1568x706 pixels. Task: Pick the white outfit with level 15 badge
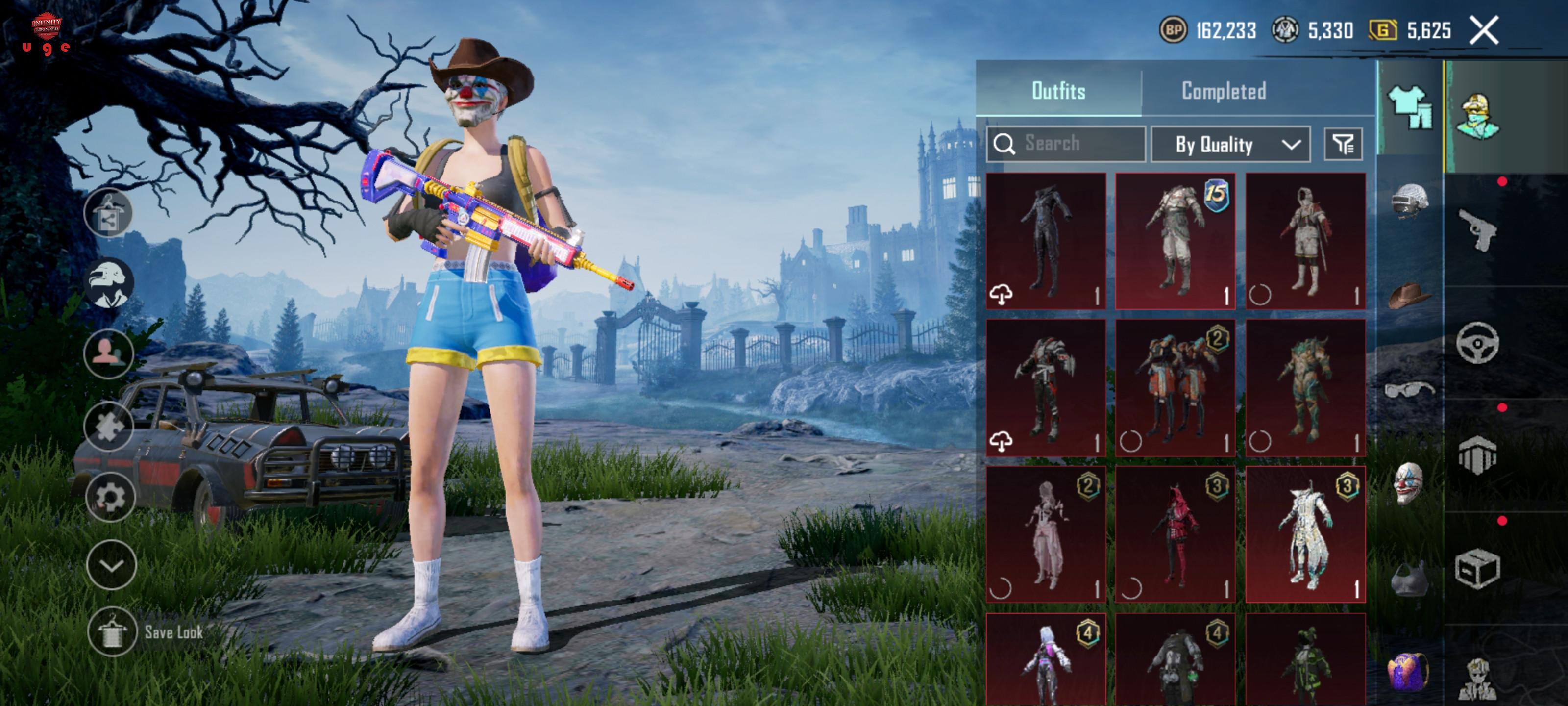pyautogui.click(x=1175, y=241)
